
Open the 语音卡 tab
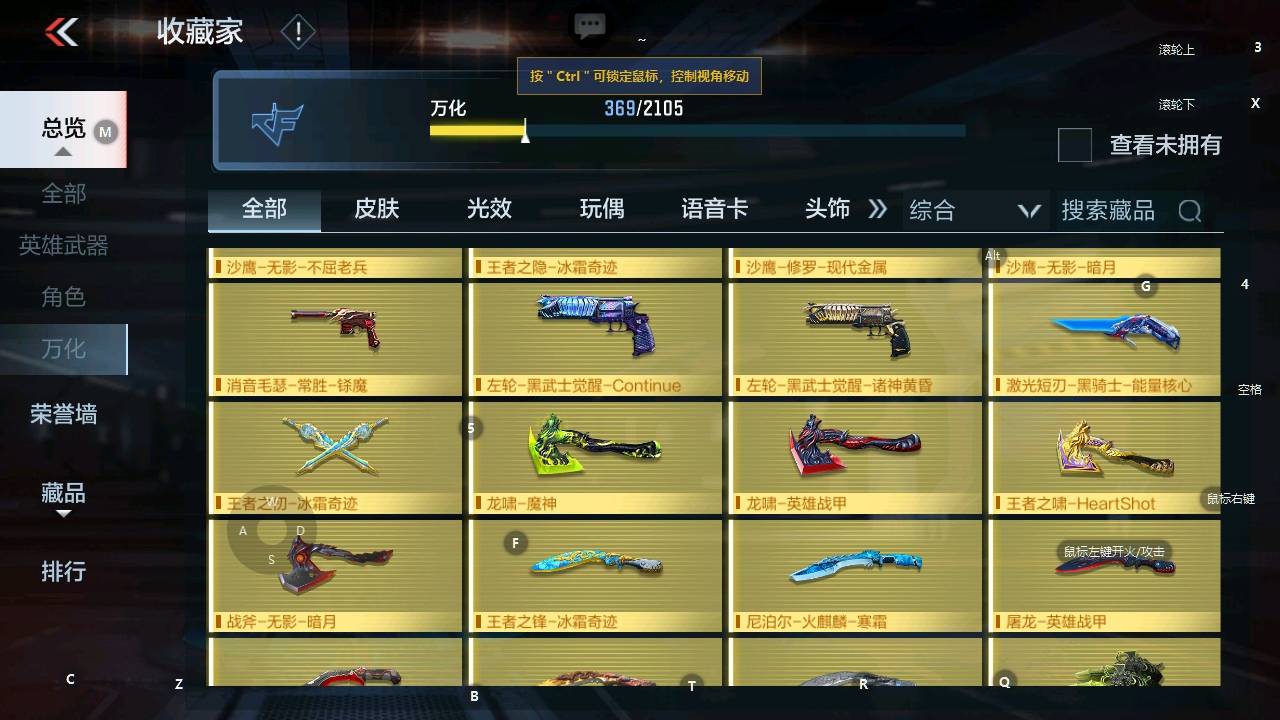point(714,209)
